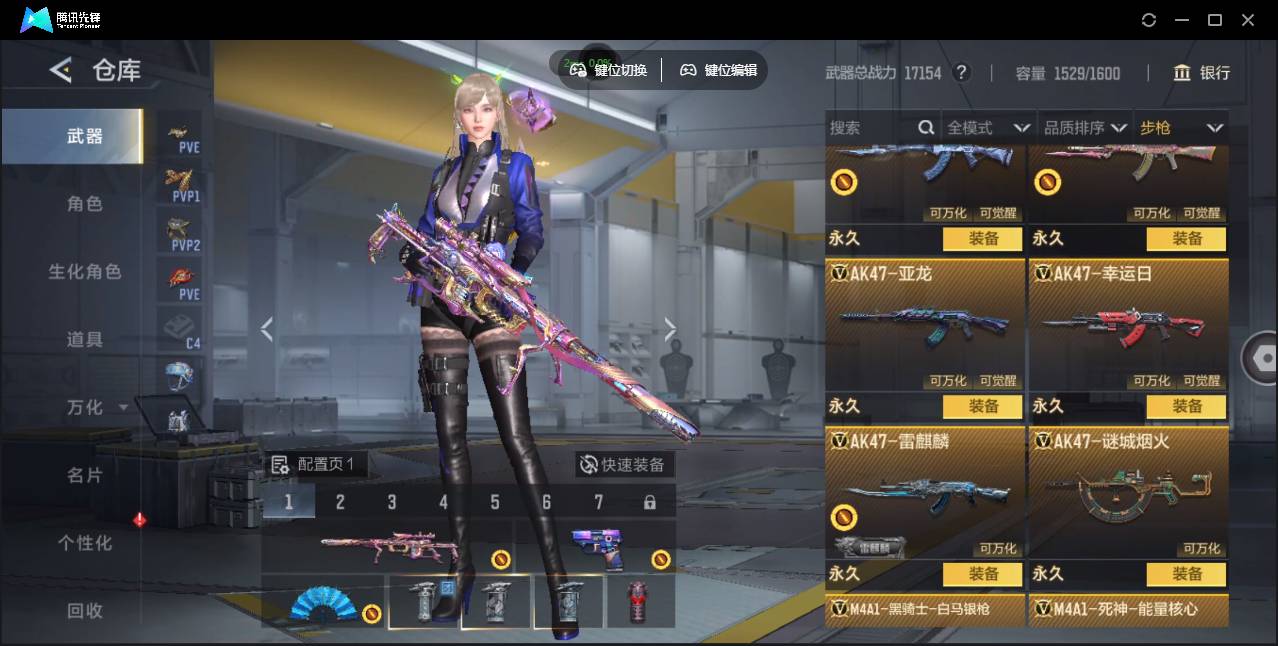
Task: Open the 回收 section
Action: coord(85,610)
